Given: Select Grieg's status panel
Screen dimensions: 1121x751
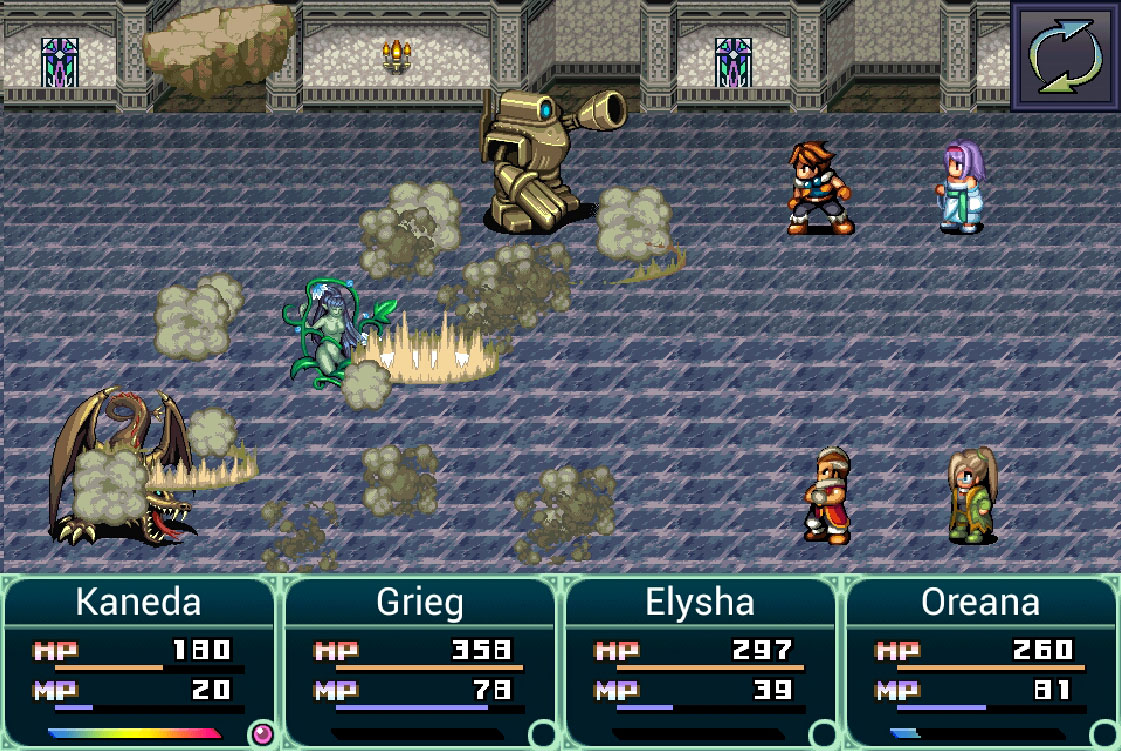Looking at the screenshot, I should (x=420, y=660).
